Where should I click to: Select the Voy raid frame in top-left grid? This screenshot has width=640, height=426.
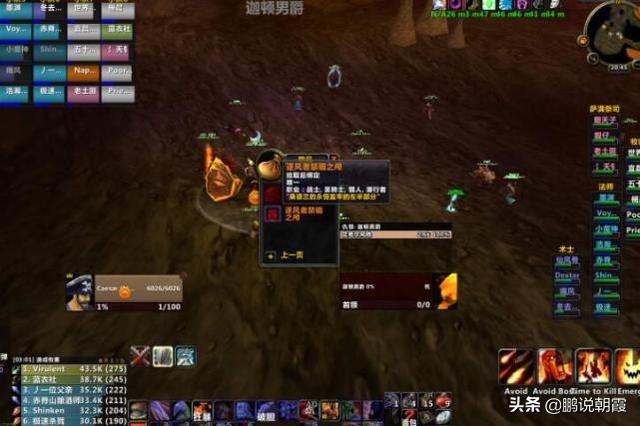coord(17,30)
